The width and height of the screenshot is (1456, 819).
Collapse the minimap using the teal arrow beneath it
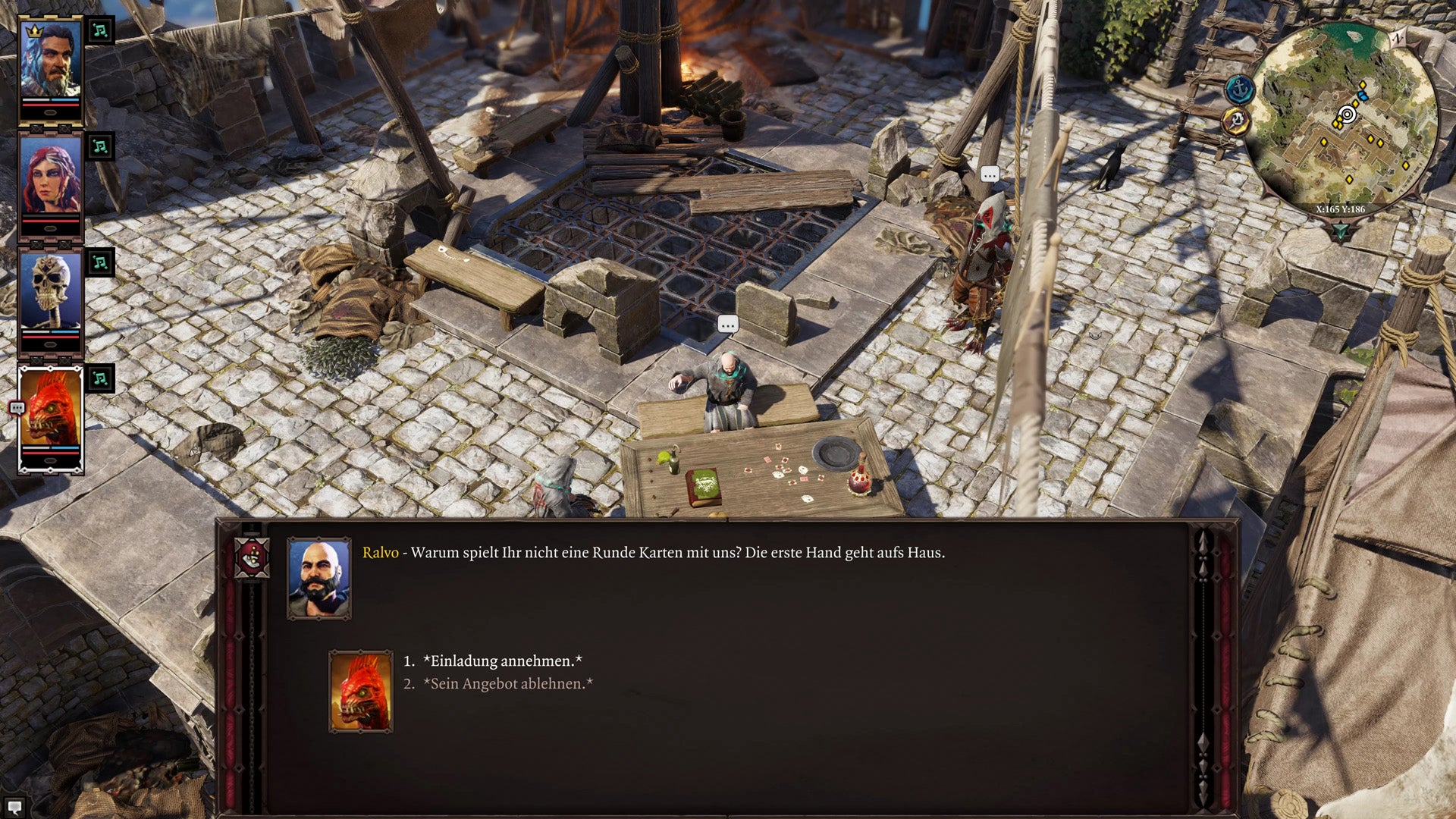point(1340,229)
